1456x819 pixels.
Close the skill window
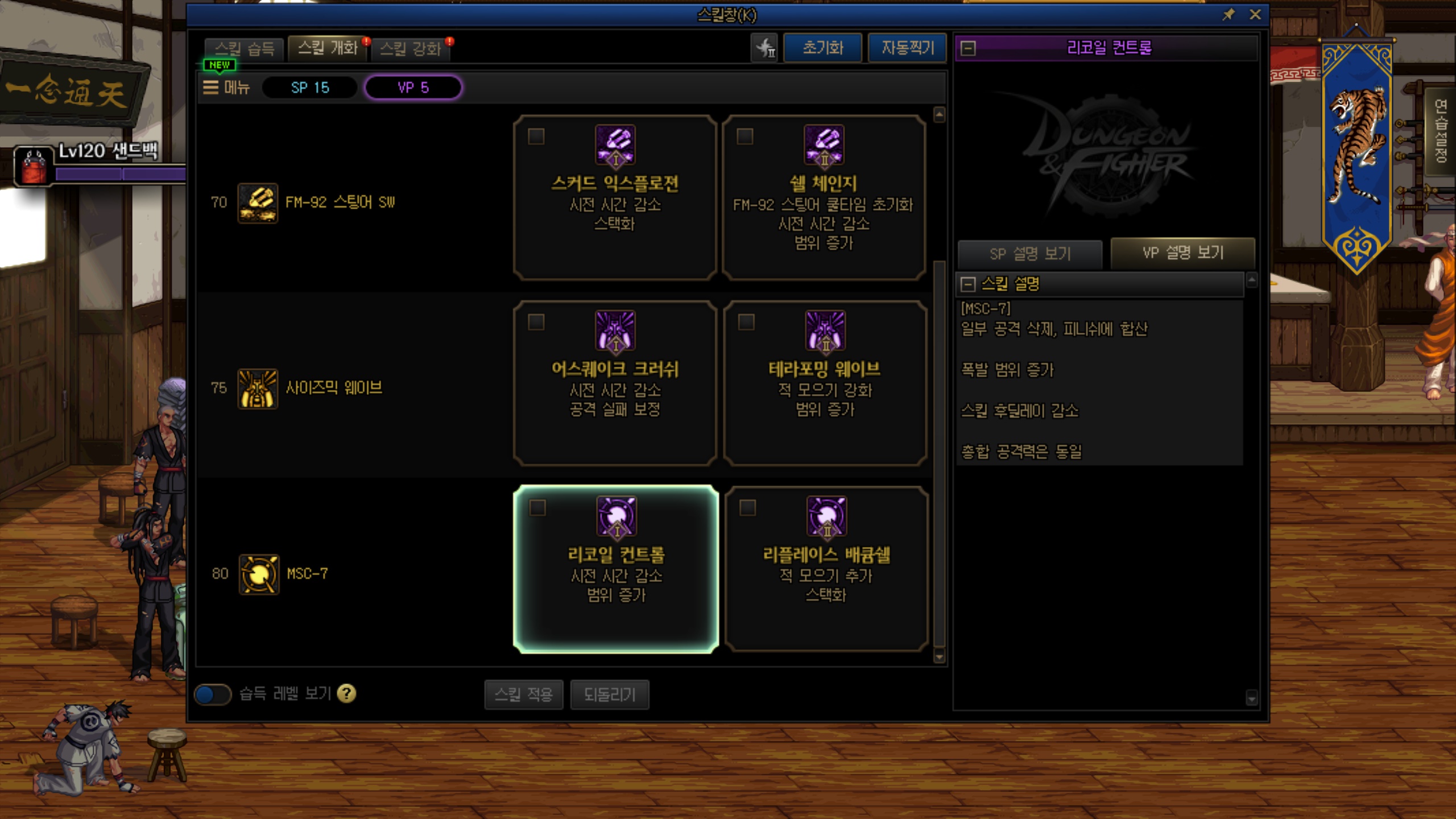pyautogui.click(x=1255, y=15)
